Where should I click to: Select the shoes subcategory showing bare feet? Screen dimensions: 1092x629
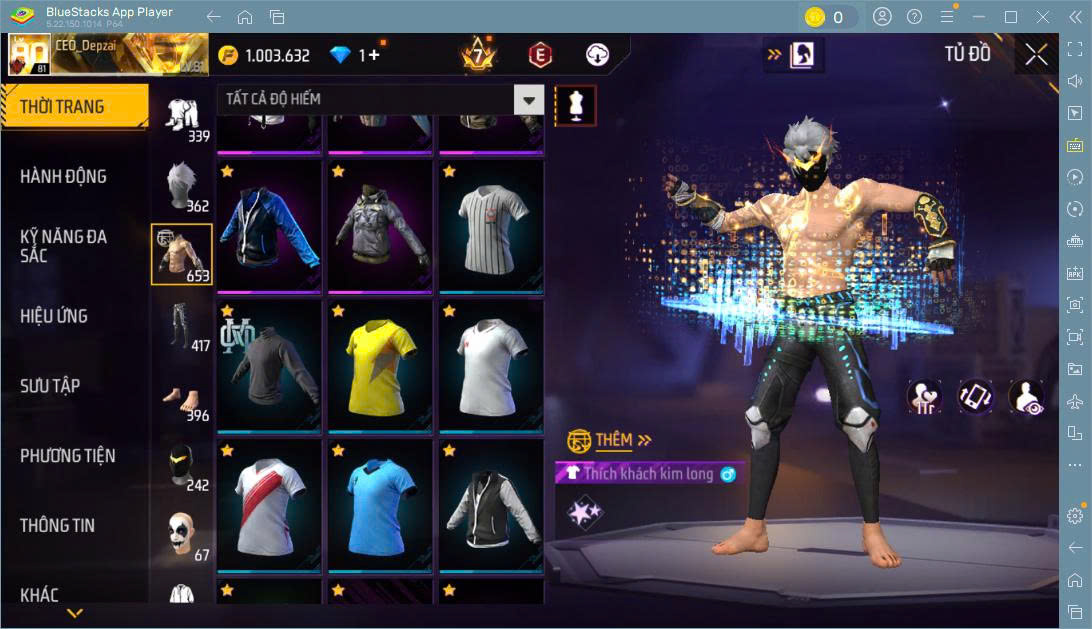(x=182, y=396)
